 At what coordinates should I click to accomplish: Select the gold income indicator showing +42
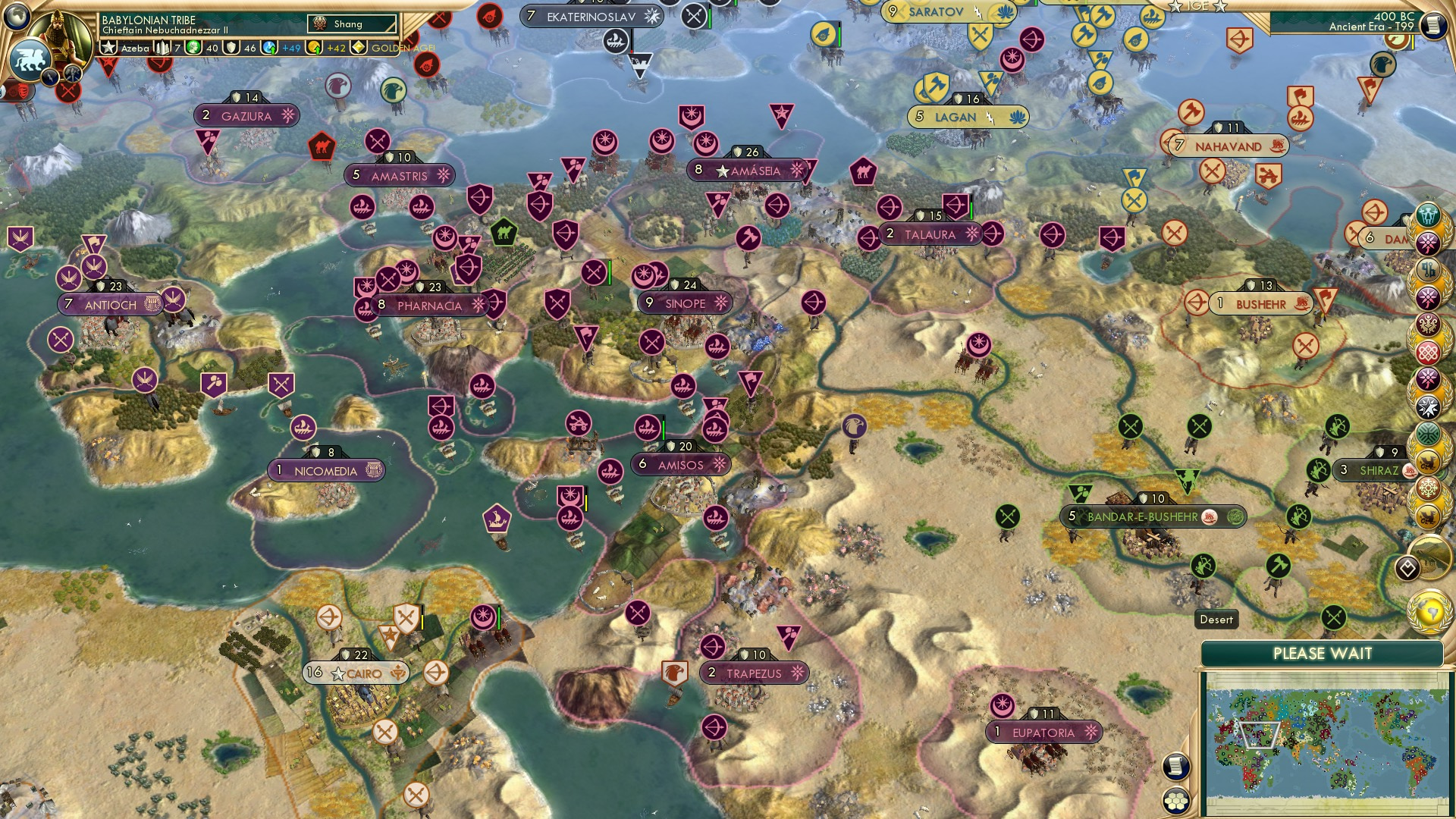[x=336, y=49]
